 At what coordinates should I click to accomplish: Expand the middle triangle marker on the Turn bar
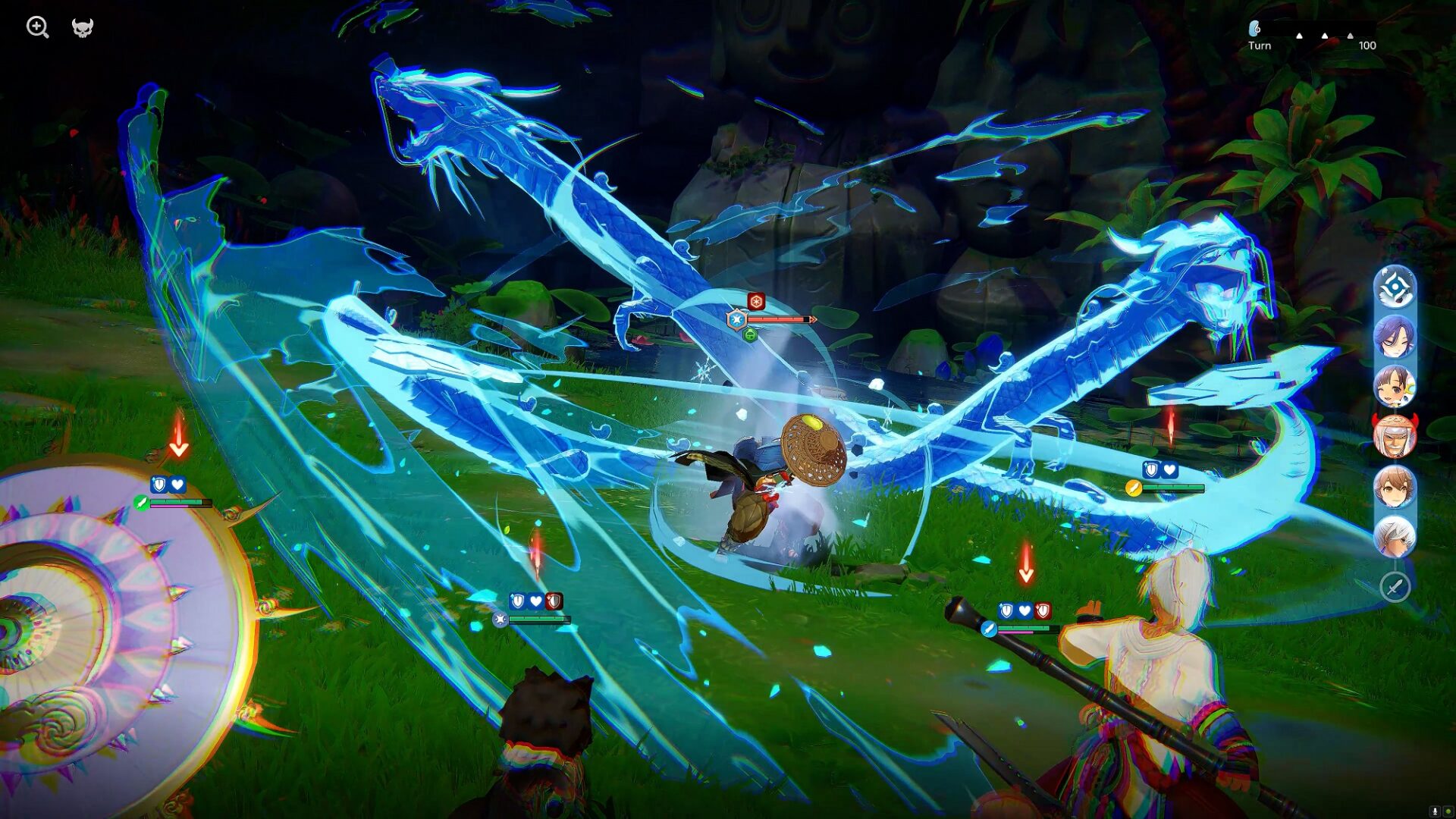[x=1325, y=36]
